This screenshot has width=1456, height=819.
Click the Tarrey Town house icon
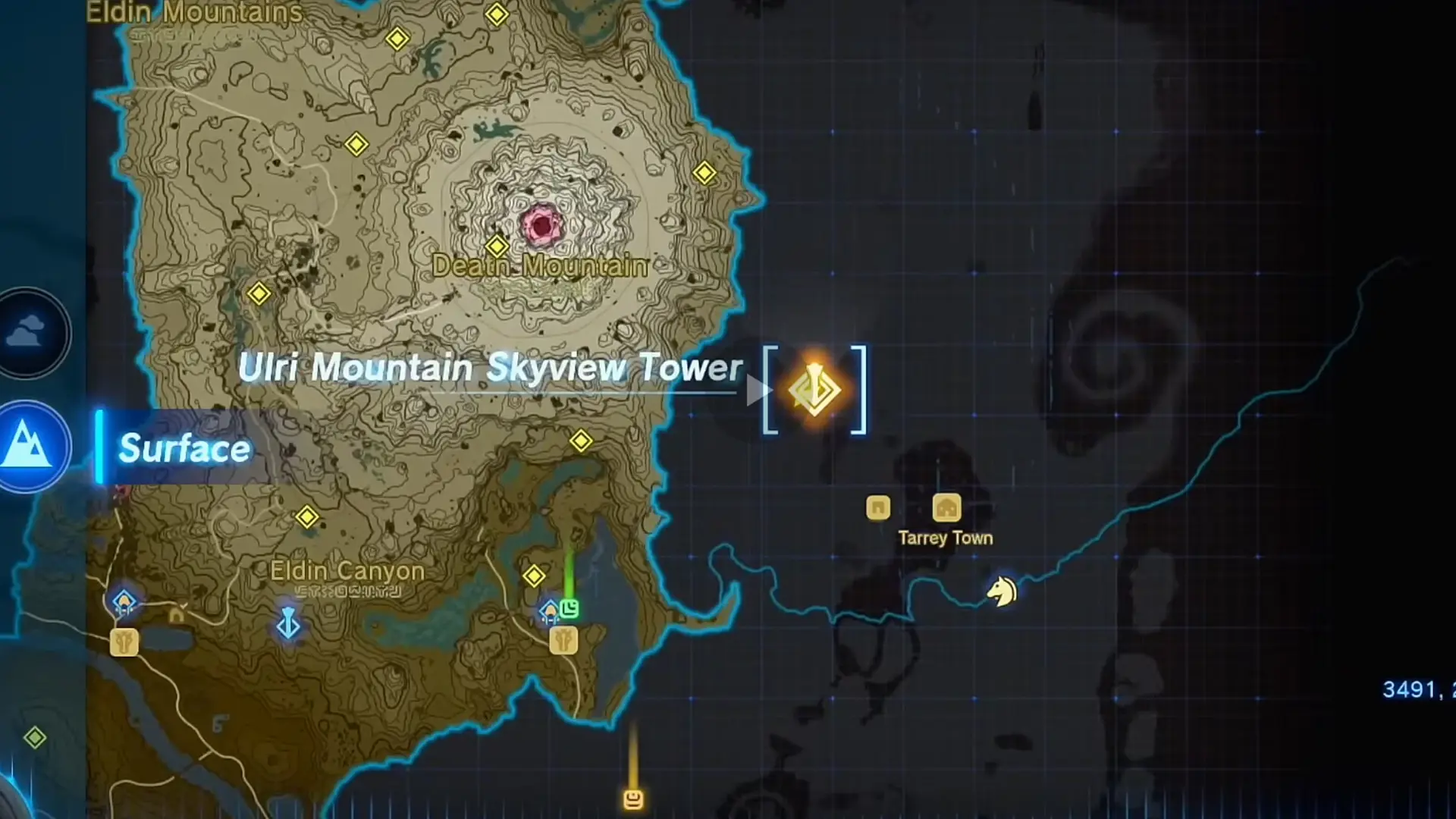(x=946, y=508)
